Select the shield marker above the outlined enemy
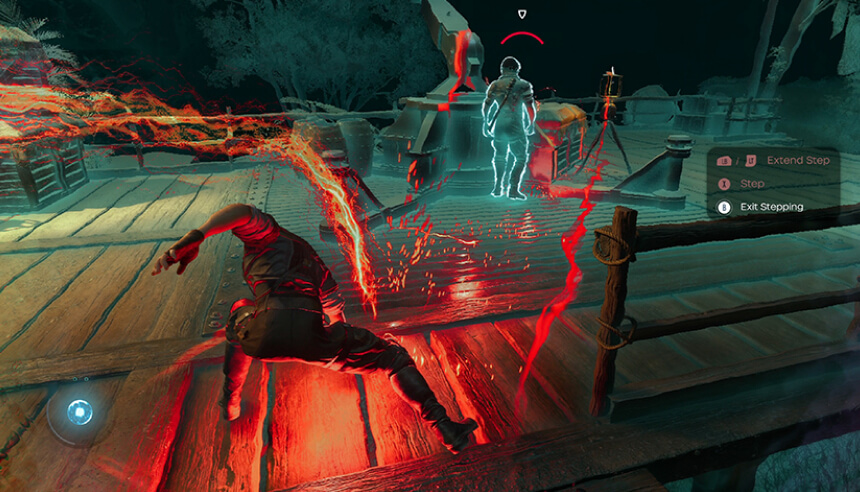This screenshot has width=860, height=492. tap(522, 14)
